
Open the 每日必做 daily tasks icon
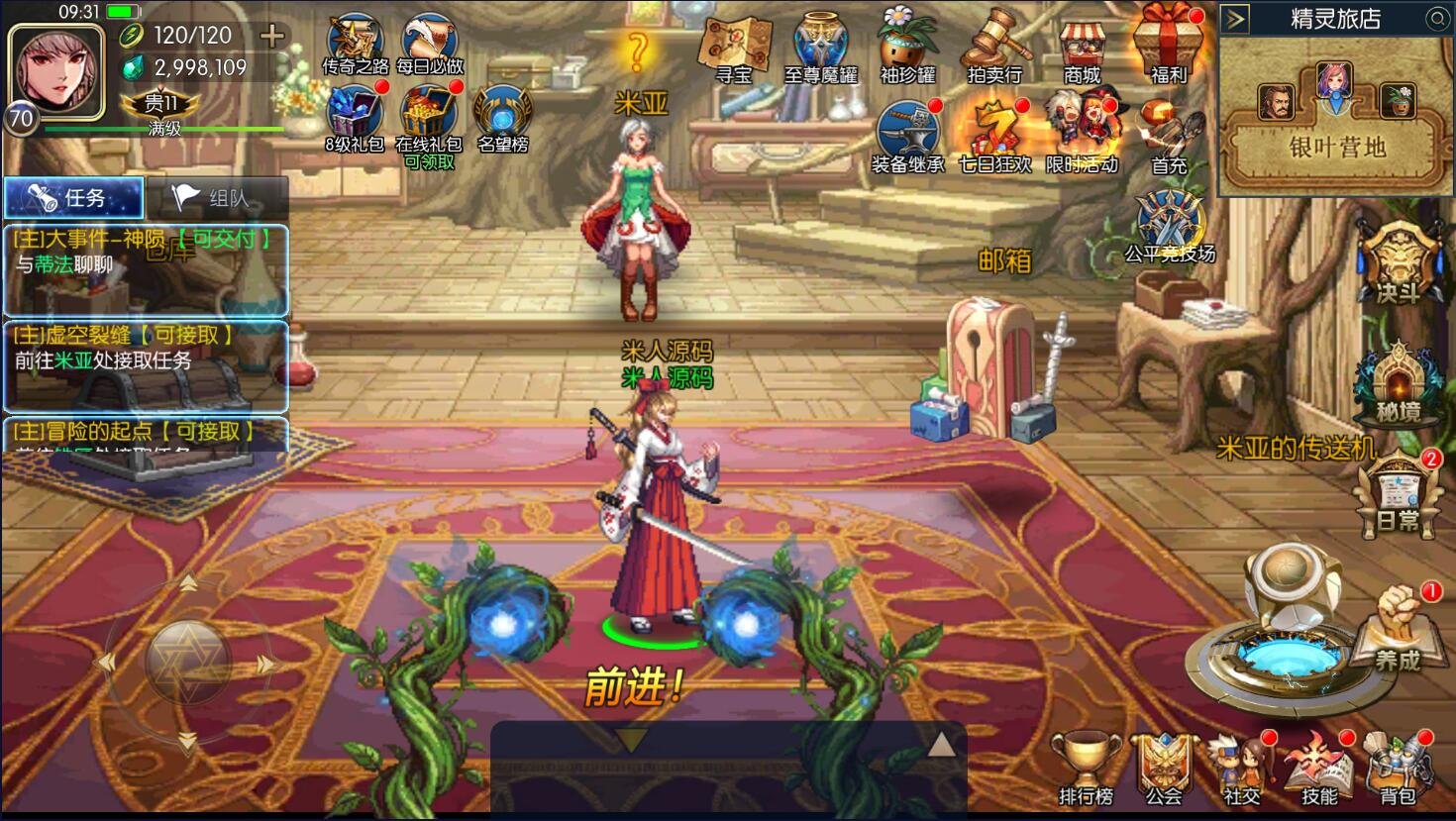(x=430, y=45)
